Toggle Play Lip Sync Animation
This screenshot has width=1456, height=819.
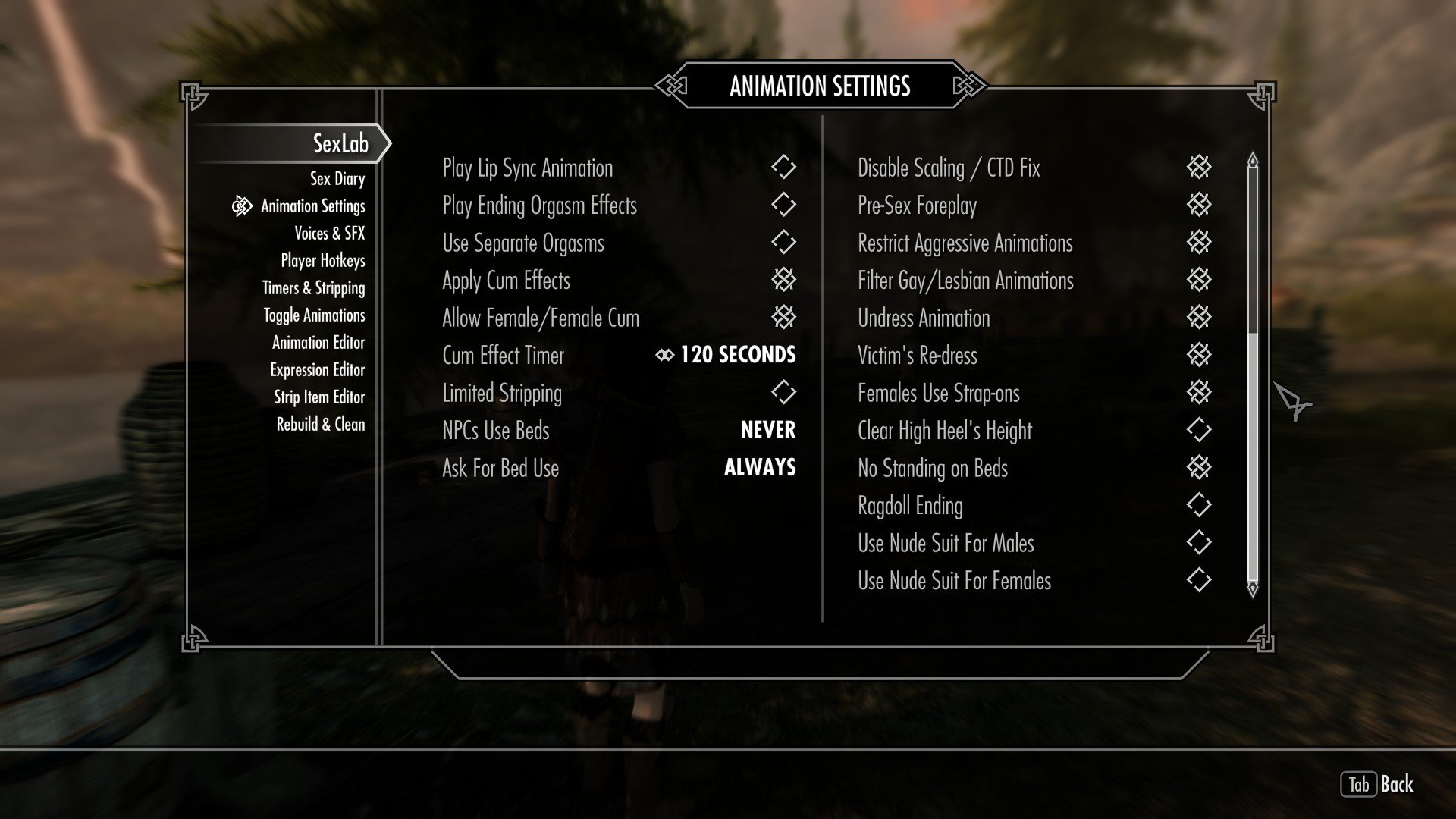[783, 168]
